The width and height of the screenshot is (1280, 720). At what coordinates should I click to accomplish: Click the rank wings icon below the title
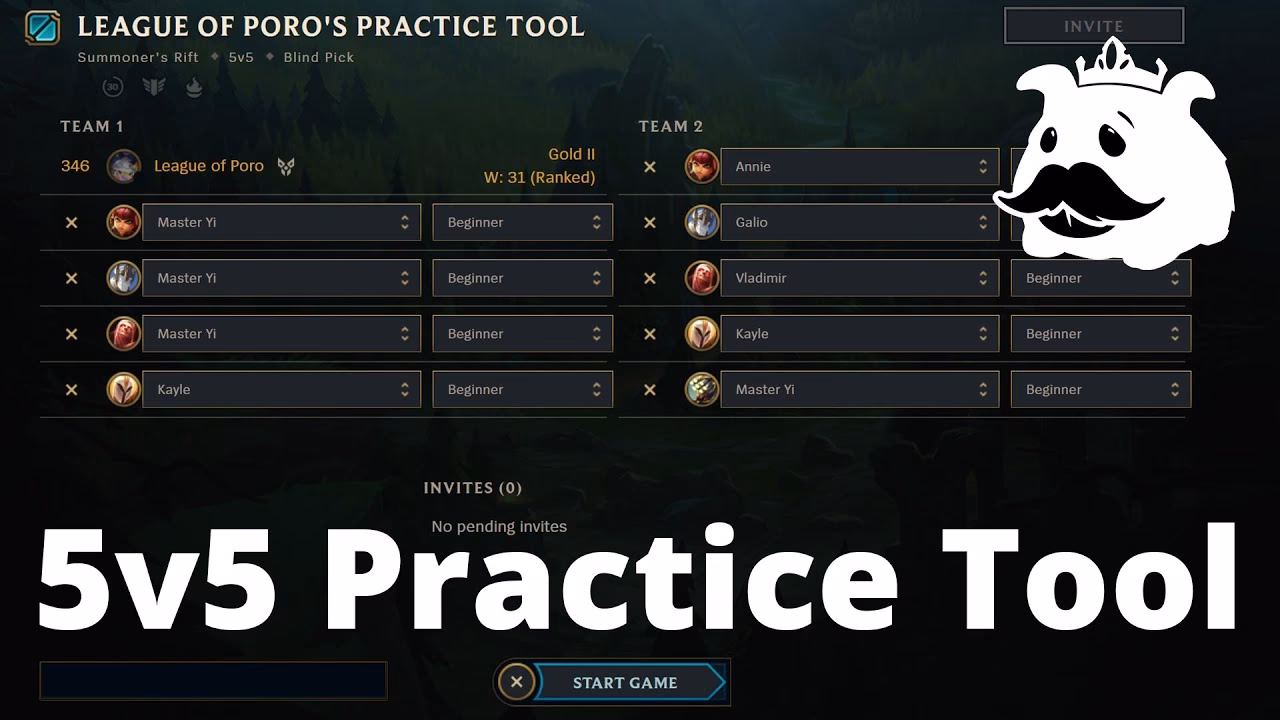point(152,87)
